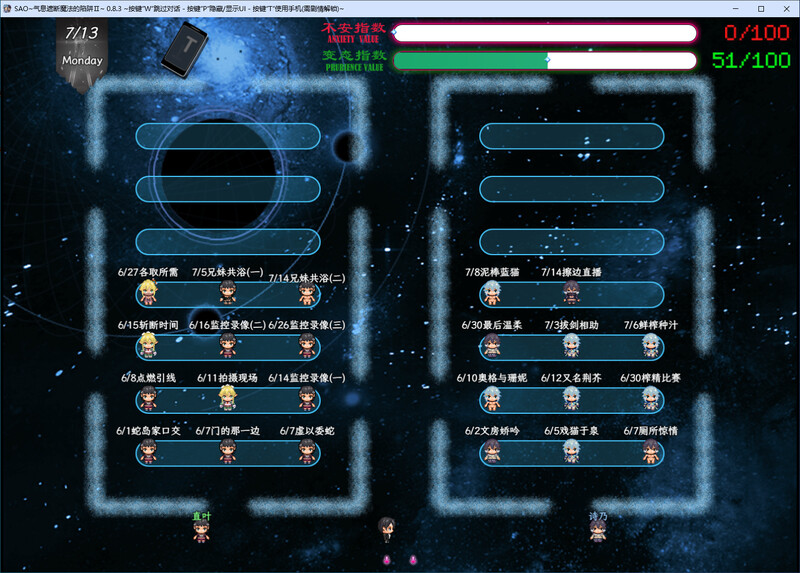Image resolution: width=800 pixels, height=573 pixels.
Task: Choose the 6/5 戏猫于泉 event
Action: [570, 452]
